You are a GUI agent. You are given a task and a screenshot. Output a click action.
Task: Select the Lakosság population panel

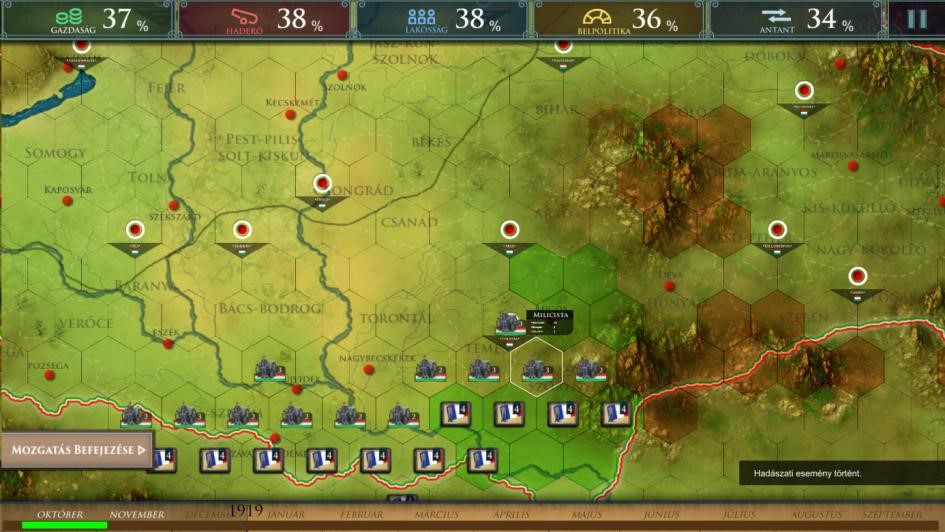(x=441, y=20)
